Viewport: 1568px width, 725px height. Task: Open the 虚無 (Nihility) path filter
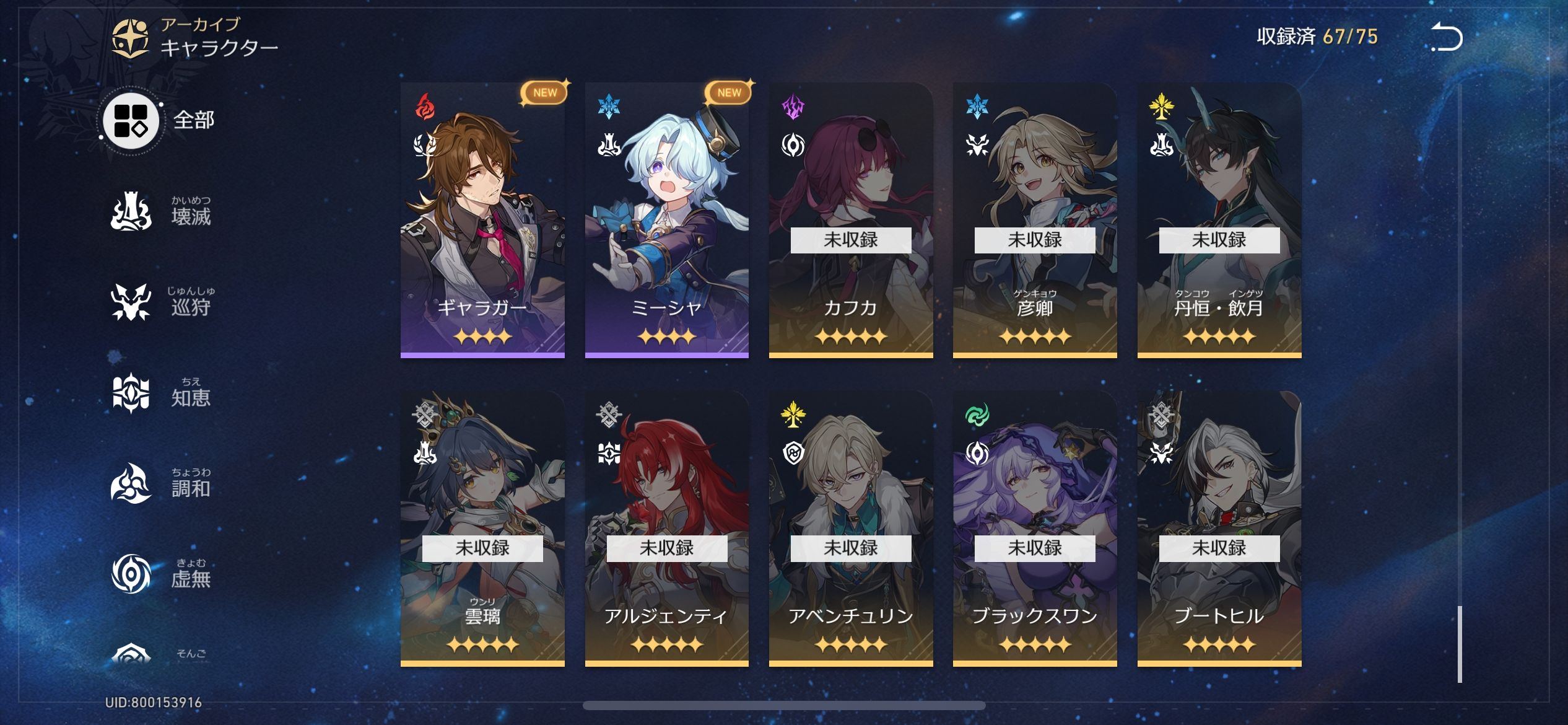click(x=161, y=574)
